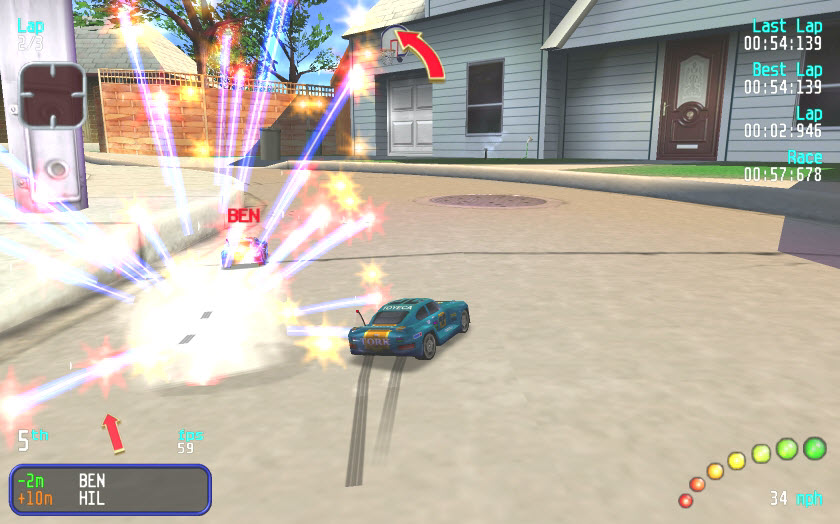This screenshot has height=524, width=840.
Task: Select the BEN row in the gap panel
Action: pos(110,480)
